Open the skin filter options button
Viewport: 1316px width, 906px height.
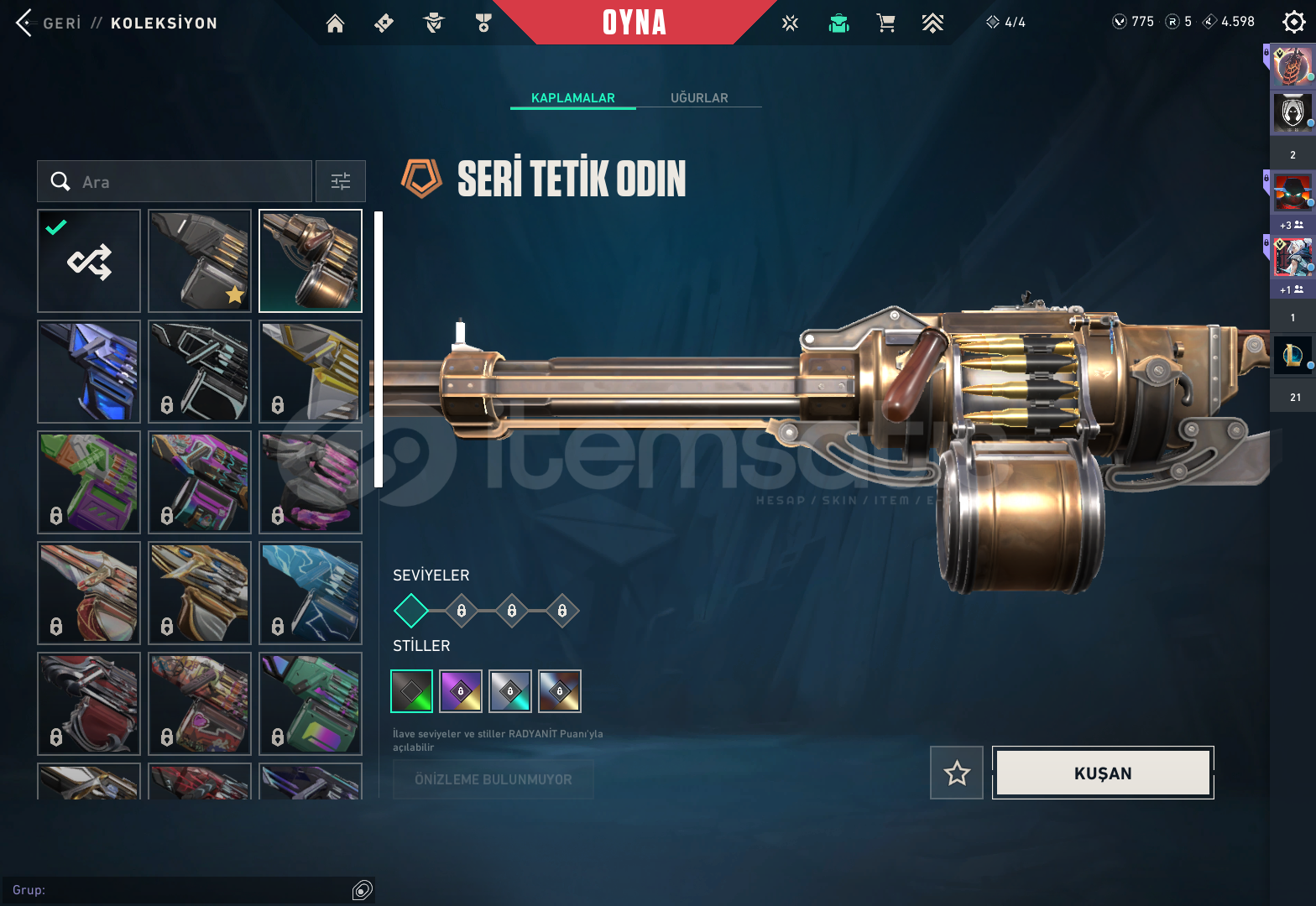pos(341,182)
